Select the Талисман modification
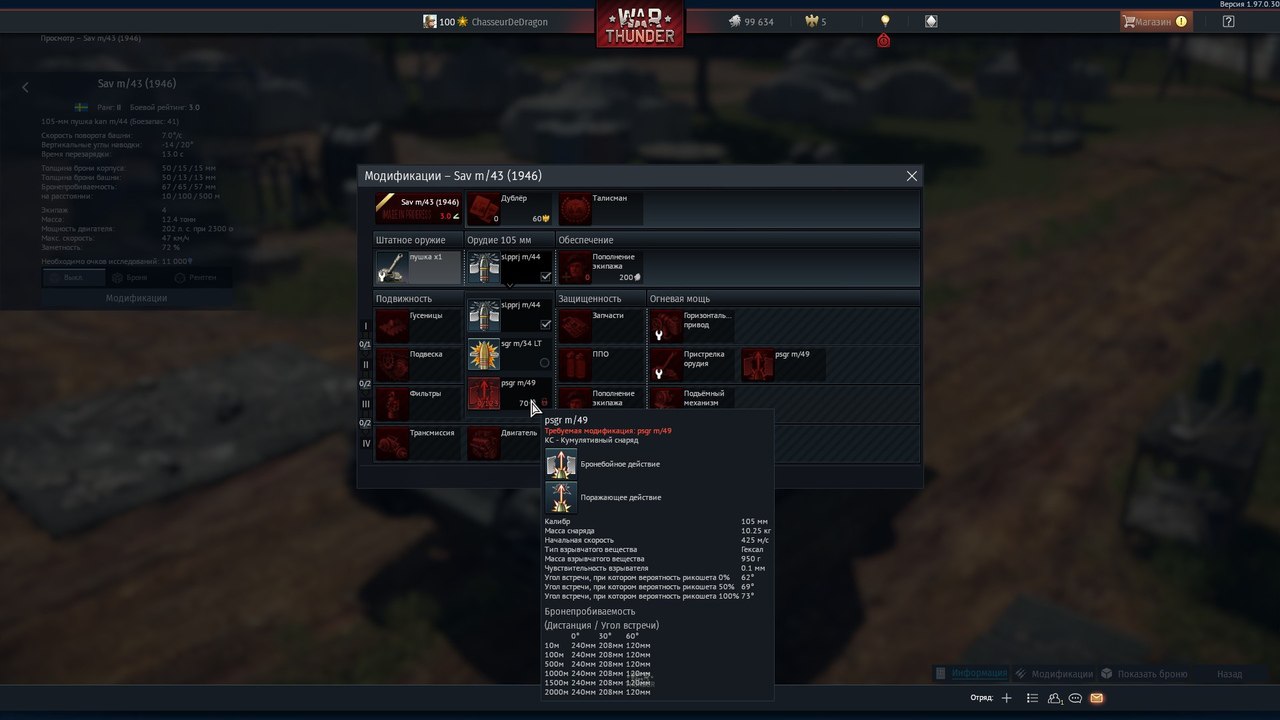The image size is (1280, 720). (x=600, y=208)
